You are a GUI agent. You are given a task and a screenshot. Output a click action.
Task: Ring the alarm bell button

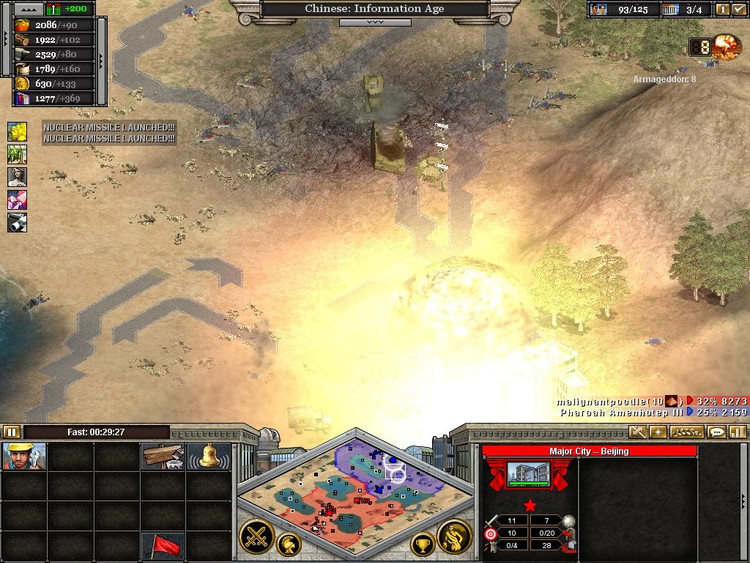pyautogui.click(x=209, y=457)
